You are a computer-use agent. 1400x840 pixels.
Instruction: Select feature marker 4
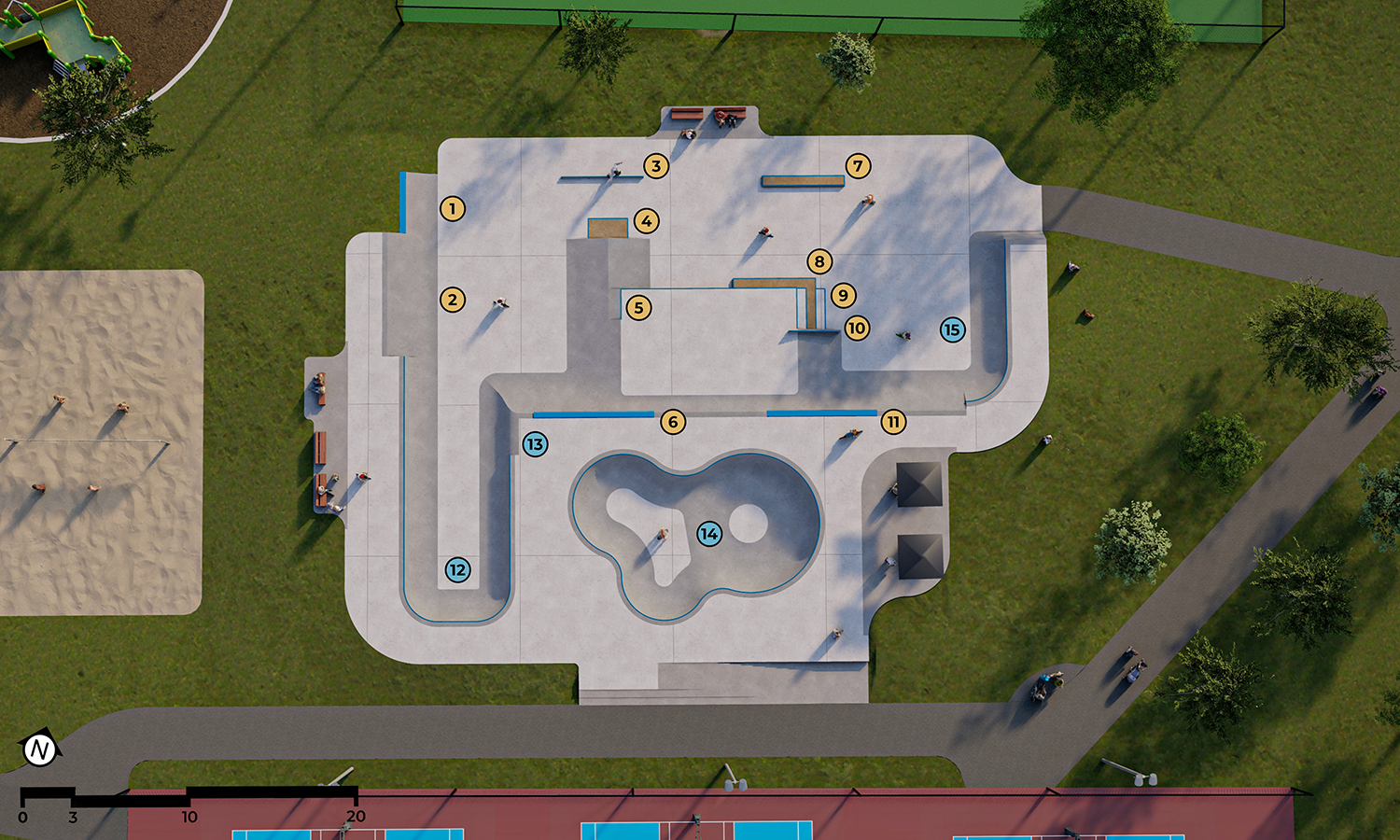pos(647,221)
